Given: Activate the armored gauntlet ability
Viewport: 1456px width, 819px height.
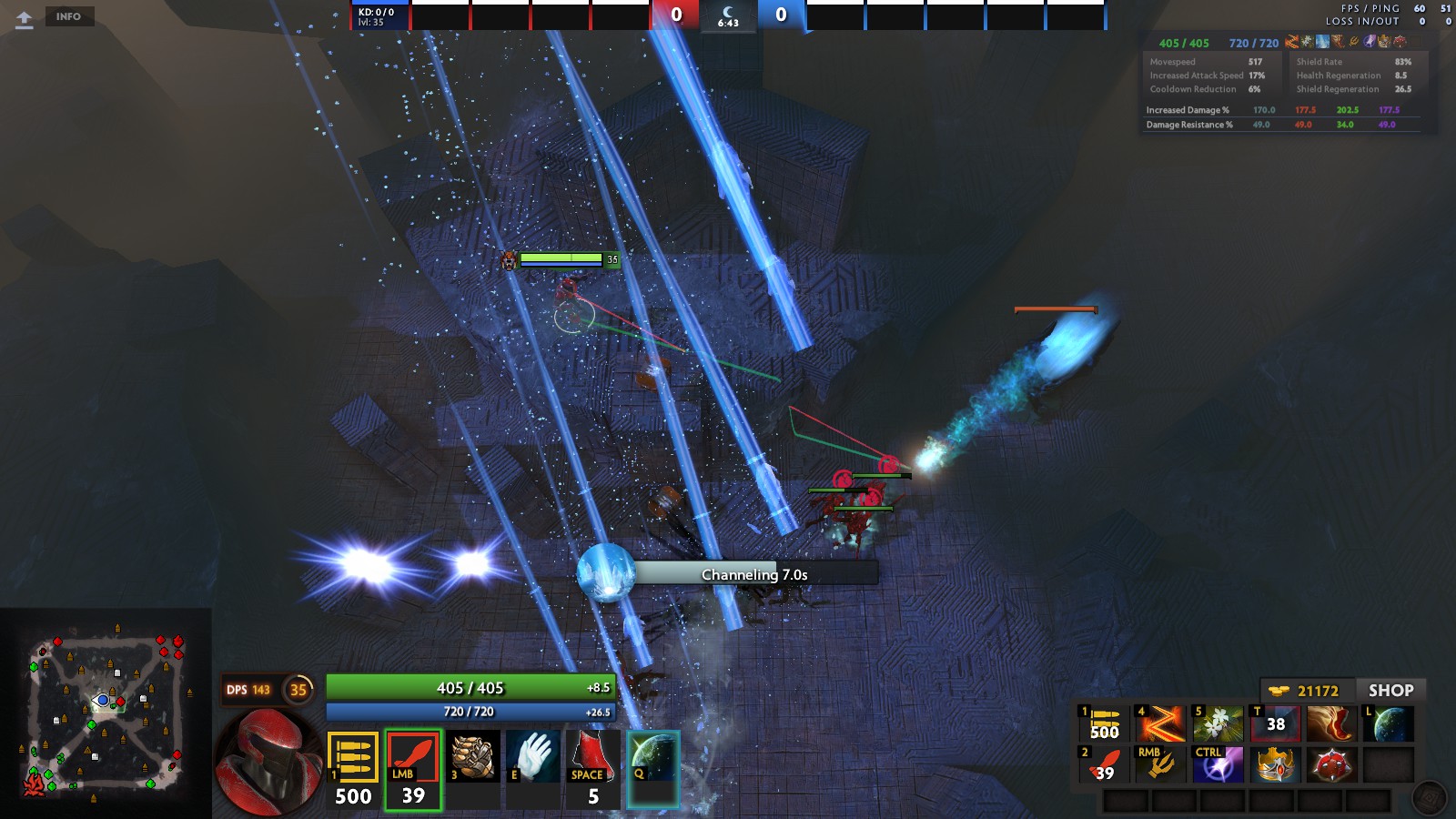Looking at the screenshot, I should point(473,756).
